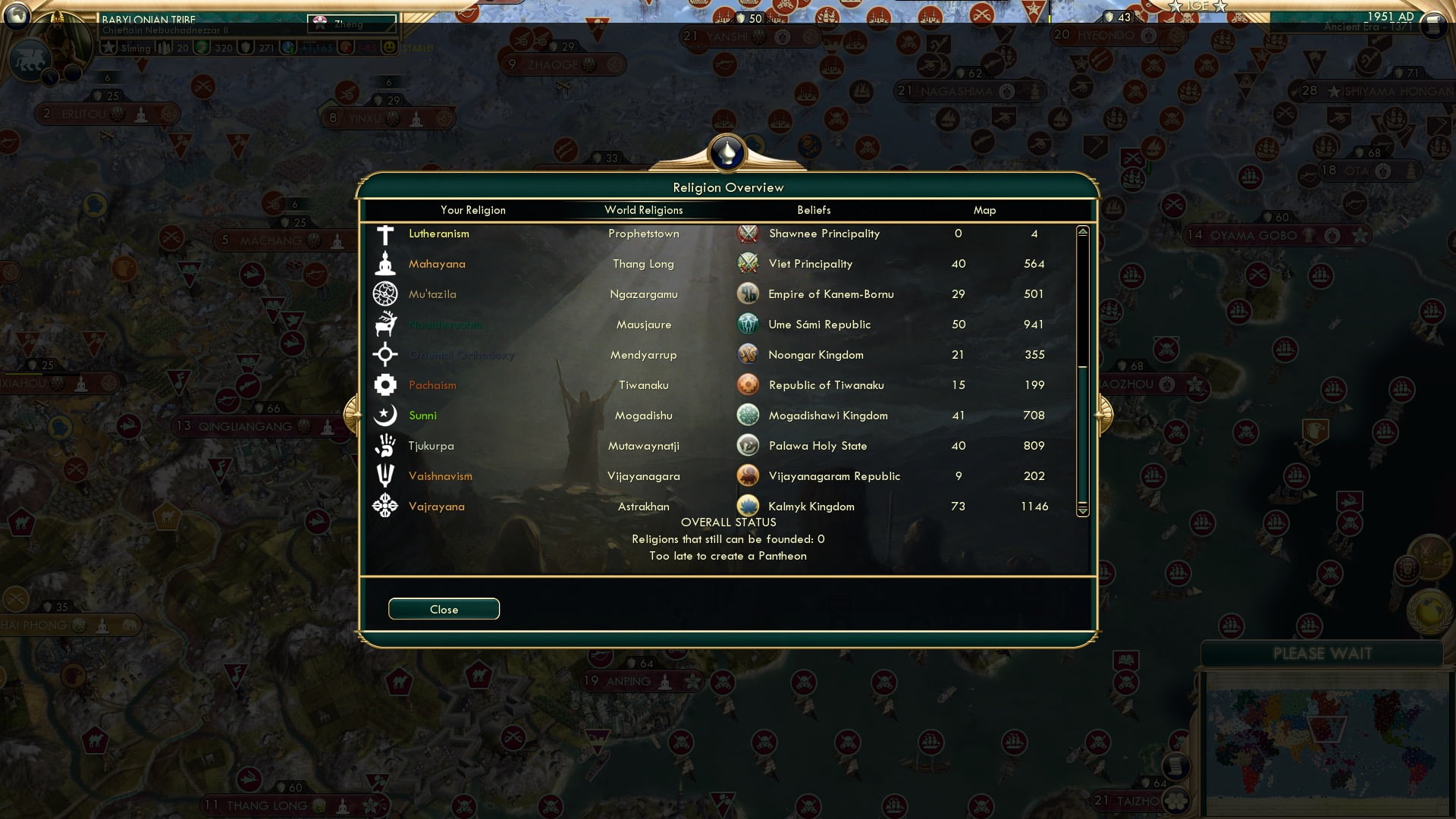Show the Beliefs tab
The width and height of the screenshot is (1456, 819).
tap(814, 210)
